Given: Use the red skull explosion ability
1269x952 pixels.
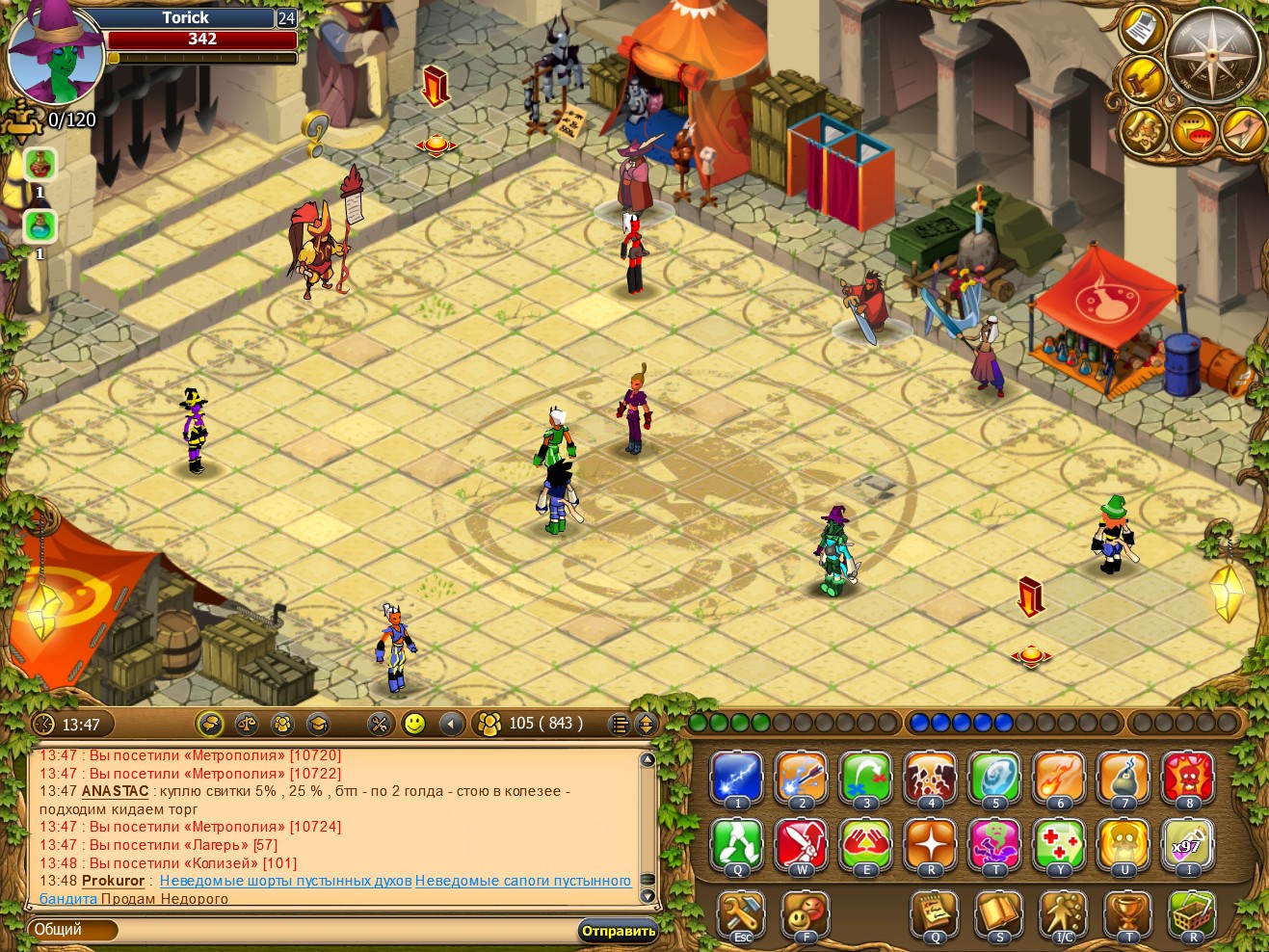Looking at the screenshot, I should pyautogui.click(x=1188, y=777).
